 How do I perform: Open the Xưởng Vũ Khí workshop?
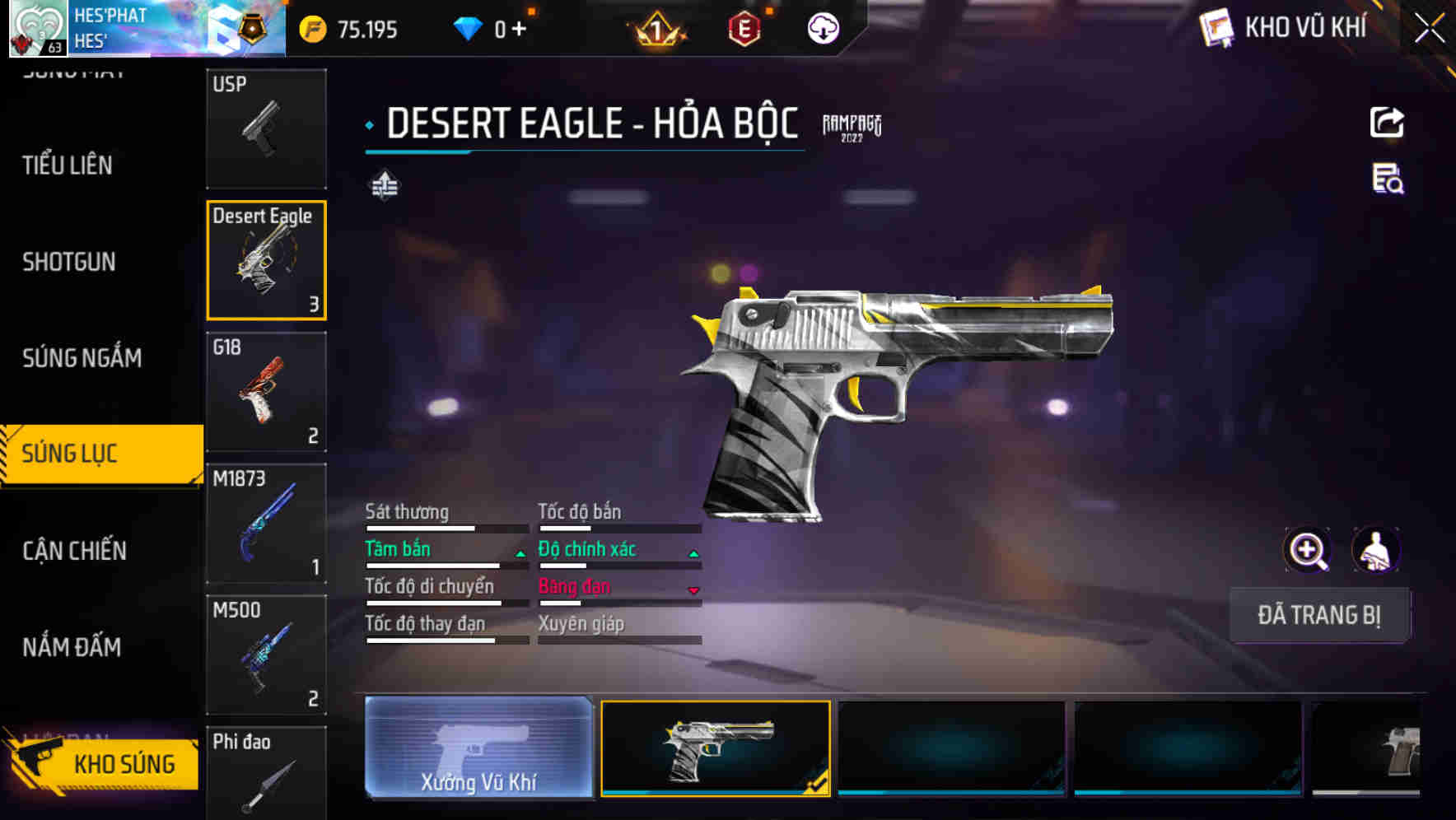point(478,748)
